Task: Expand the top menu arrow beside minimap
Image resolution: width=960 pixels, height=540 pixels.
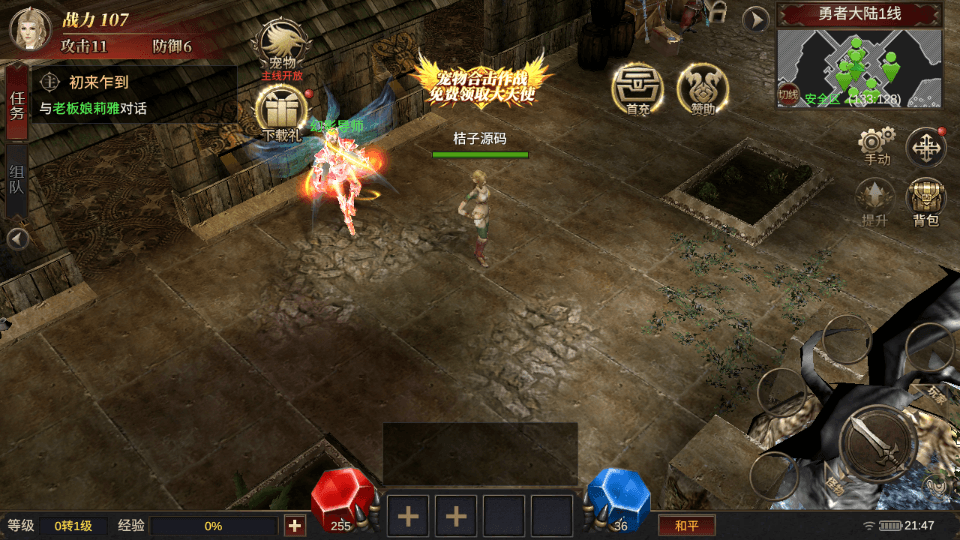Action: 756,18
